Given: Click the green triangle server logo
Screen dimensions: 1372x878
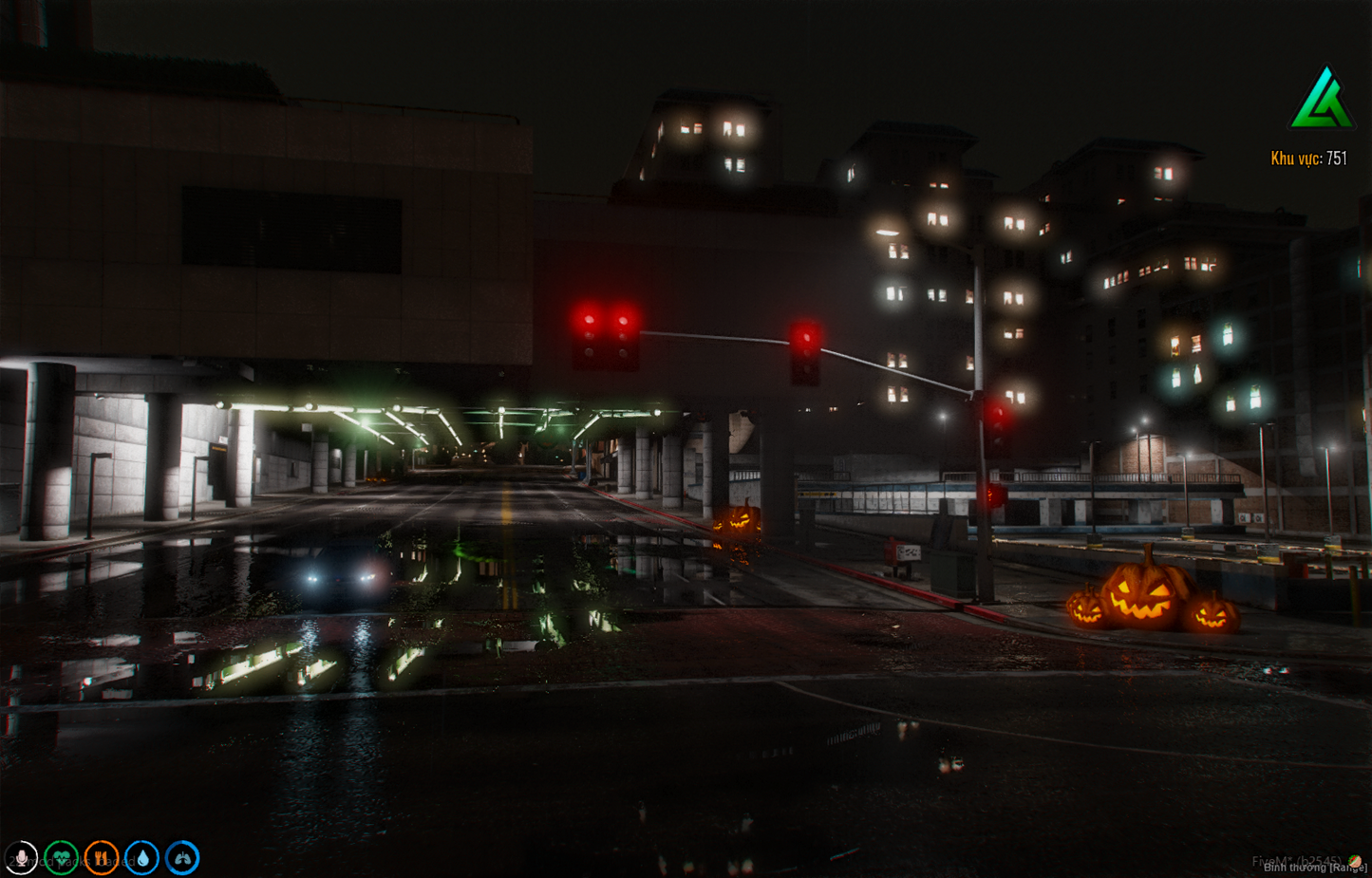Looking at the screenshot, I should click(x=1321, y=99).
